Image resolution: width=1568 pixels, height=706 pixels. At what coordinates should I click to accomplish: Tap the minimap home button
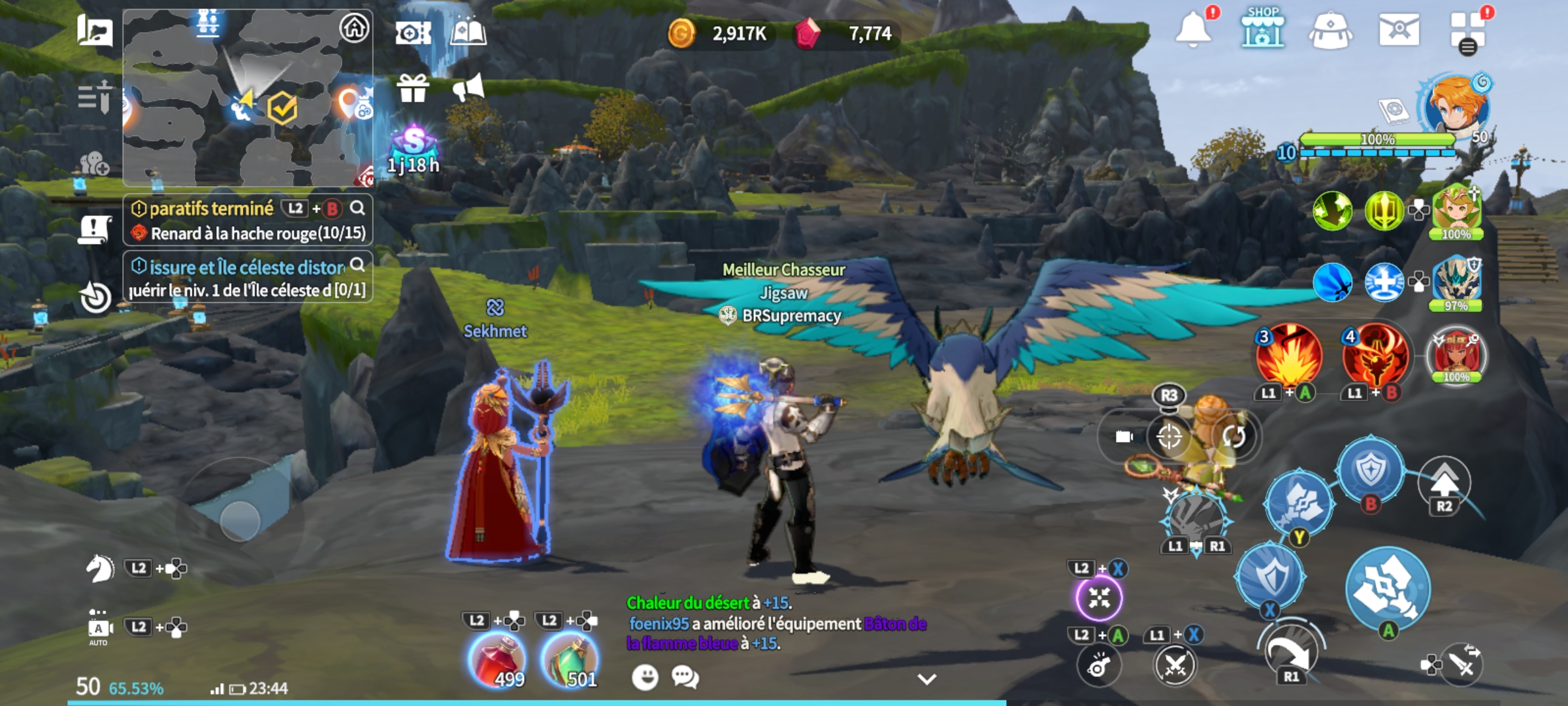click(x=354, y=28)
